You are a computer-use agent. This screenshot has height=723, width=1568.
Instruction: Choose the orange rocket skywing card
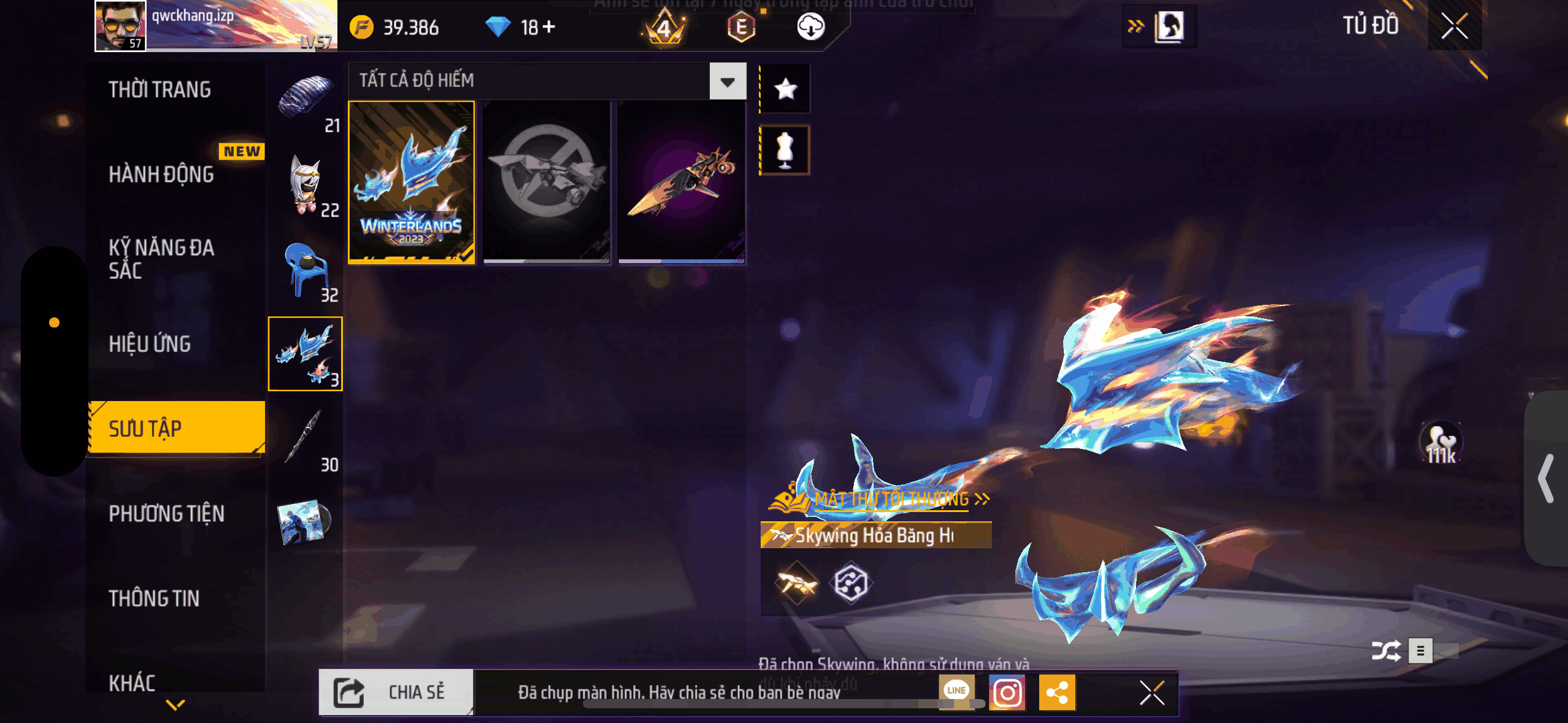tap(681, 182)
